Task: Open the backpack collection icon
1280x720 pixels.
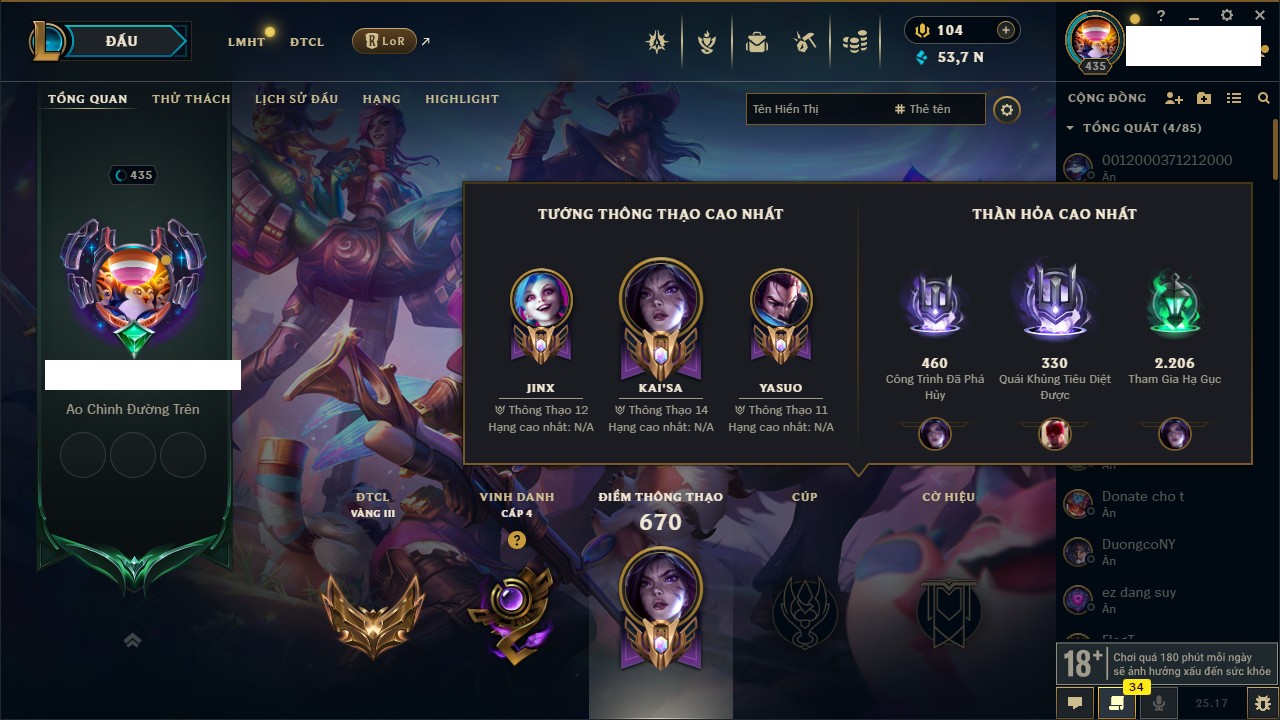Action: (x=757, y=42)
